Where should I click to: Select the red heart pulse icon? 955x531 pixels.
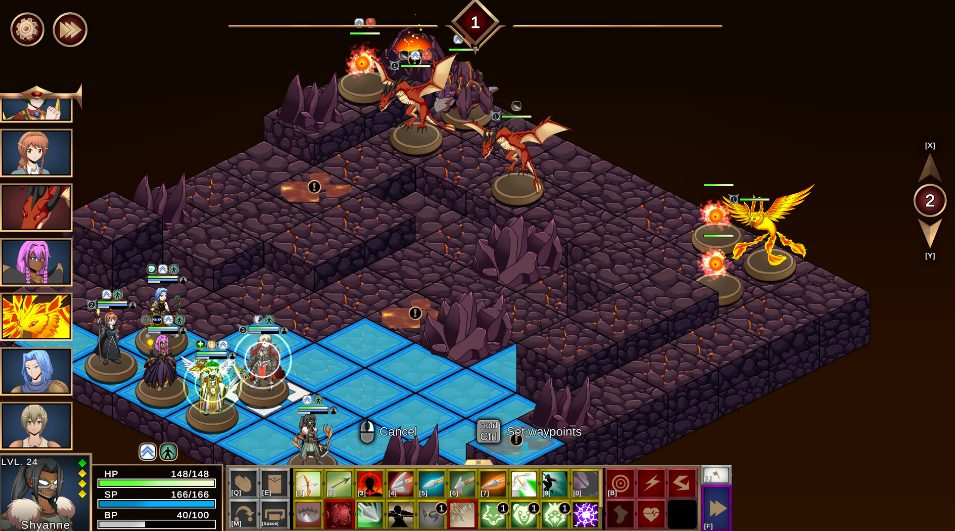(x=652, y=514)
